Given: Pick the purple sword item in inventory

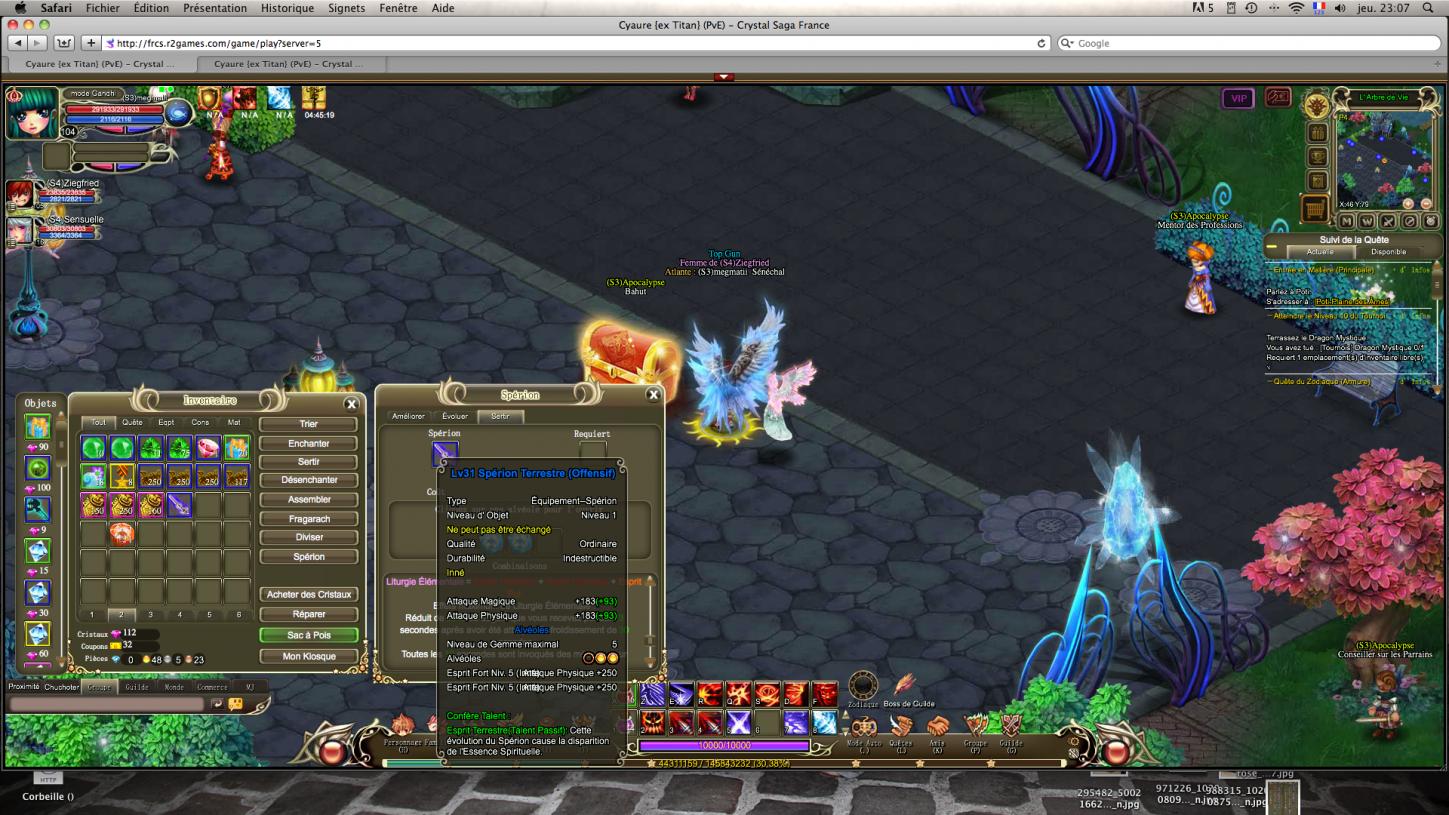Looking at the screenshot, I should click(179, 505).
